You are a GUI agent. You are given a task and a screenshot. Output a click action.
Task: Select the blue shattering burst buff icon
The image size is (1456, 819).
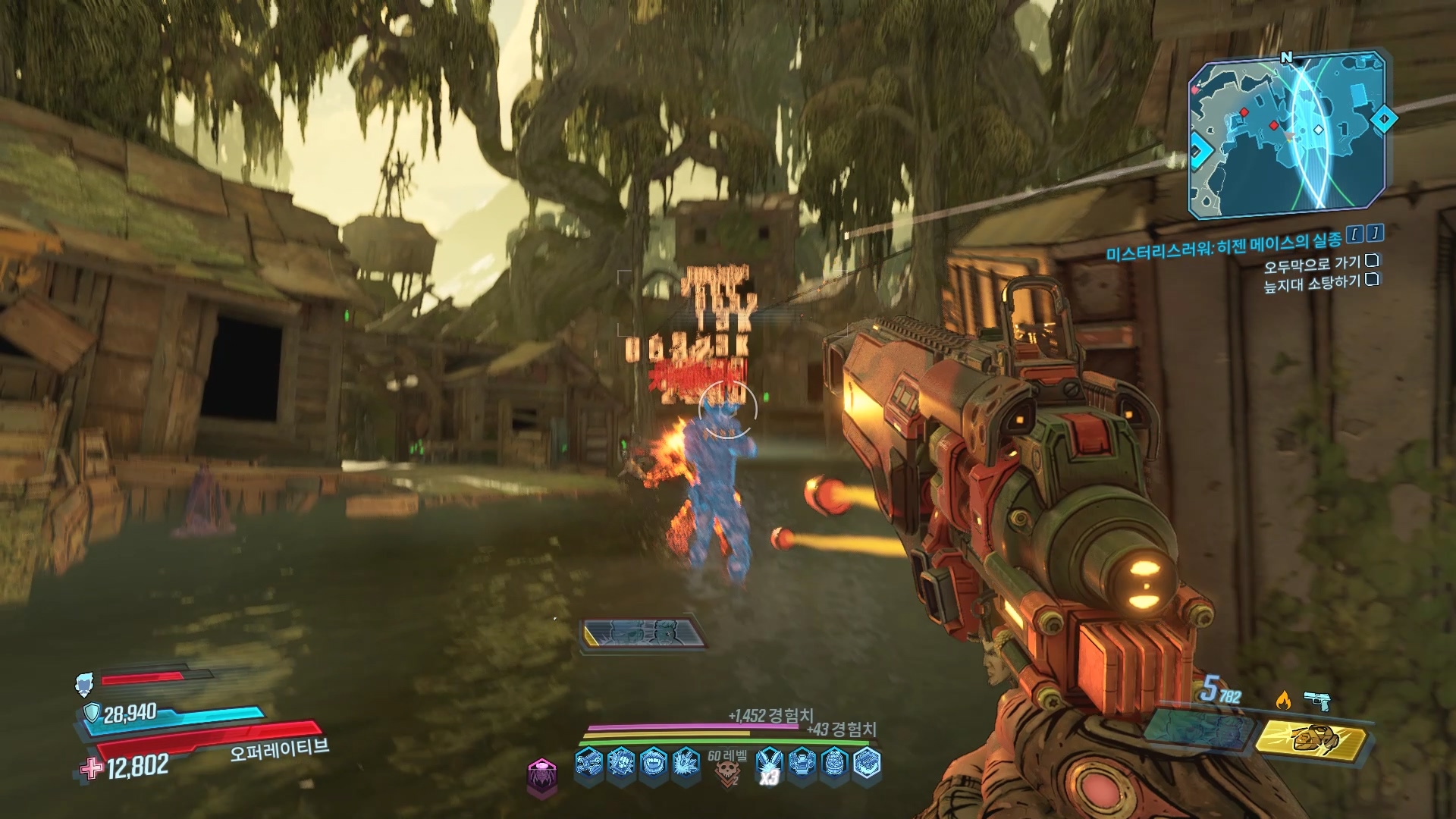click(x=686, y=763)
